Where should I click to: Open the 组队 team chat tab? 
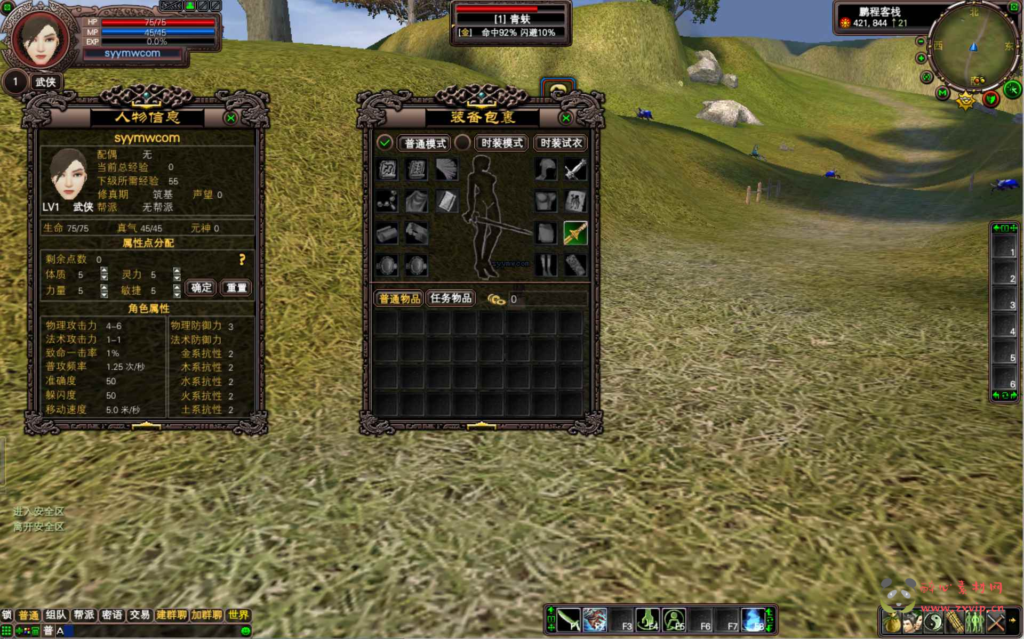[x=57, y=615]
